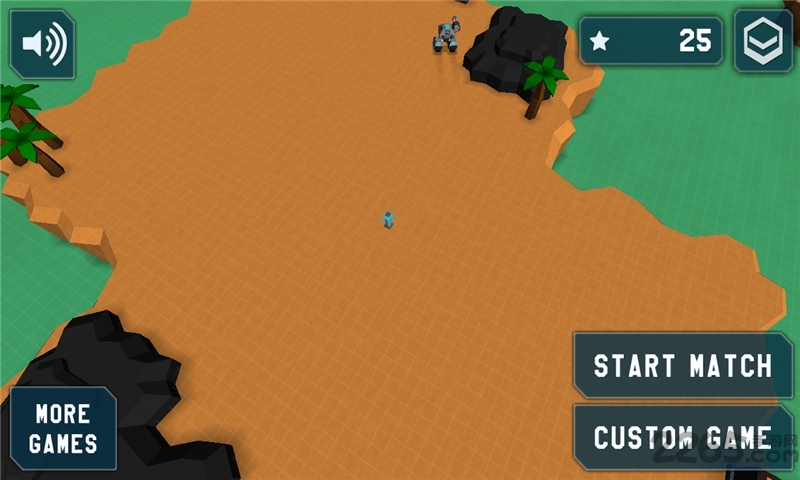Click the hexagon layers icon button
800x480 pixels.
point(763,41)
